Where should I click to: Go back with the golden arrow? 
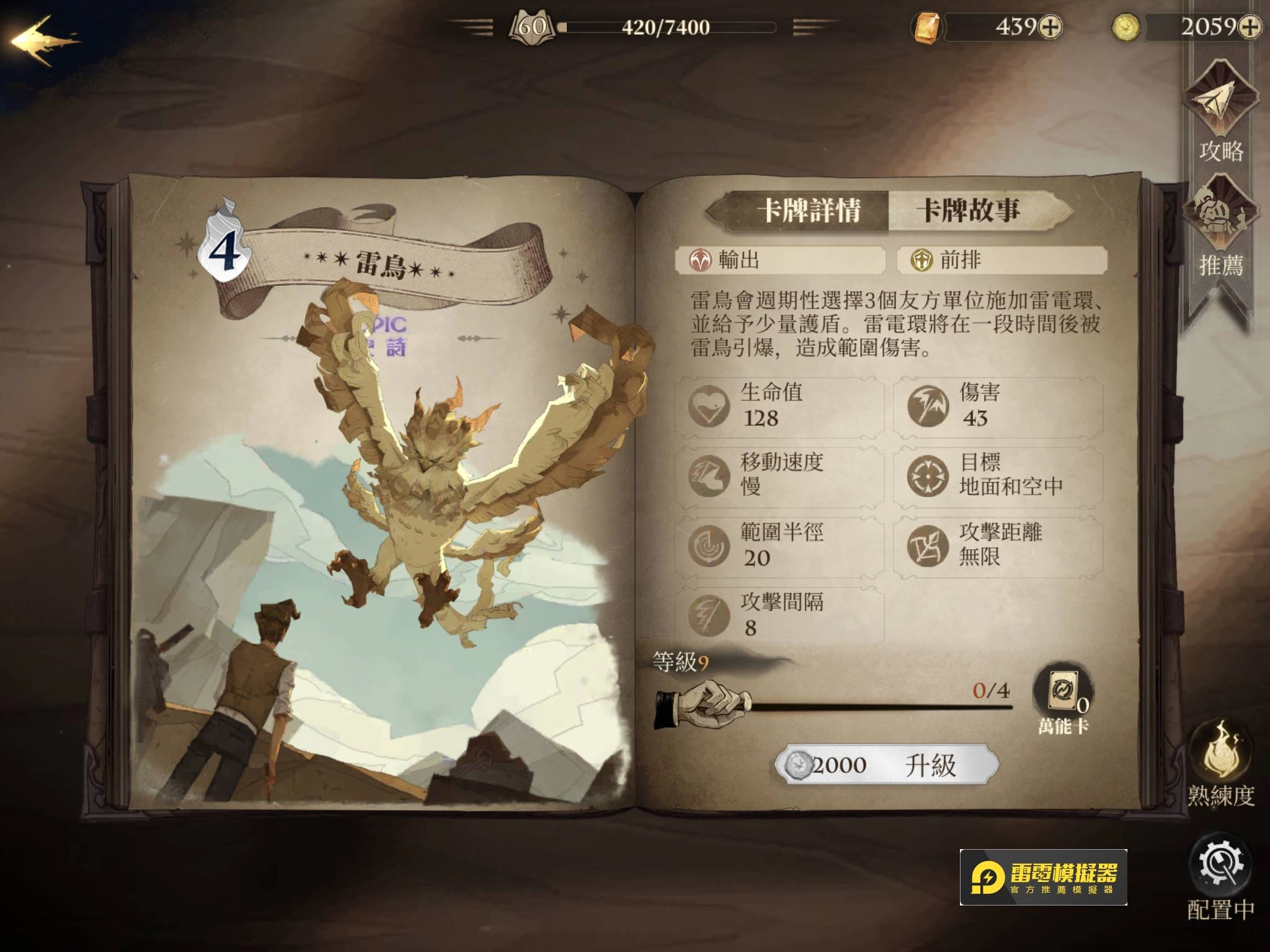click(43, 41)
